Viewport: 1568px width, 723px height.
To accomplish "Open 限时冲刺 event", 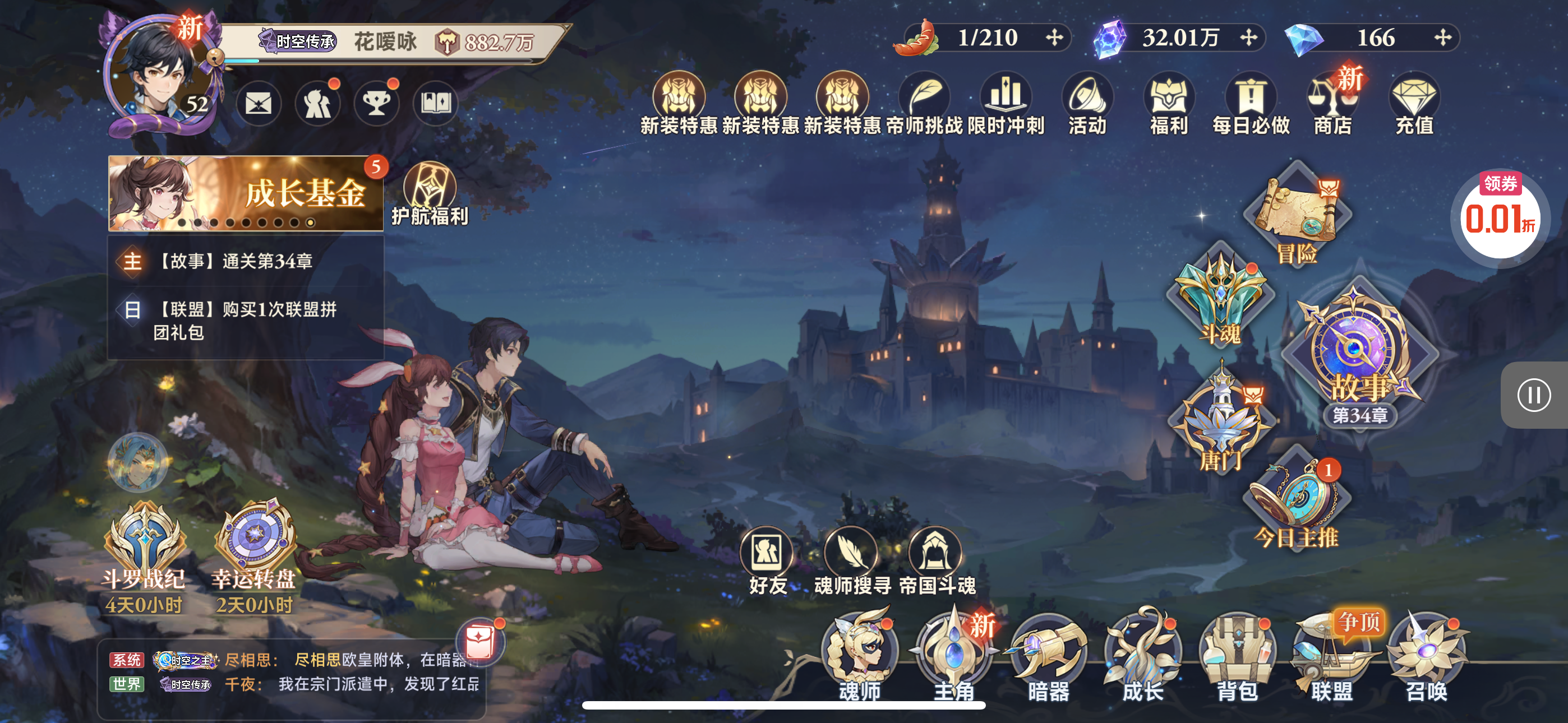I will 1006,104.
